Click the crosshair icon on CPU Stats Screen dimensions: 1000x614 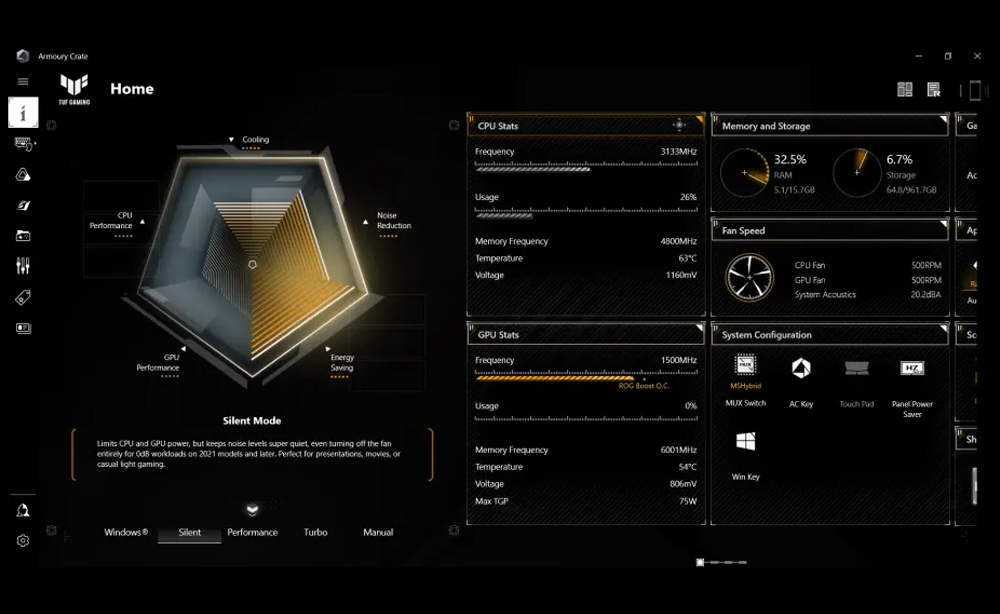tap(679, 125)
